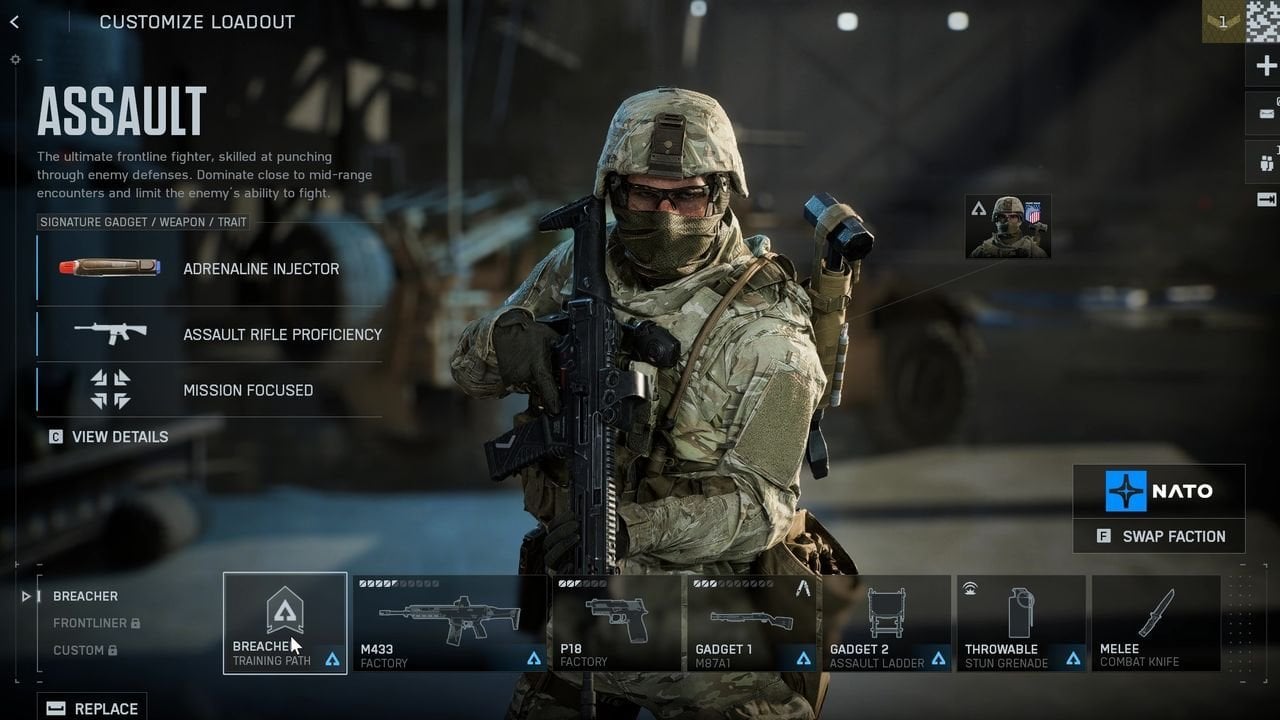This screenshot has height=720, width=1280.
Task: Select the Combat Knife melee slot
Action: pyautogui.click(x=1156, y=623)
